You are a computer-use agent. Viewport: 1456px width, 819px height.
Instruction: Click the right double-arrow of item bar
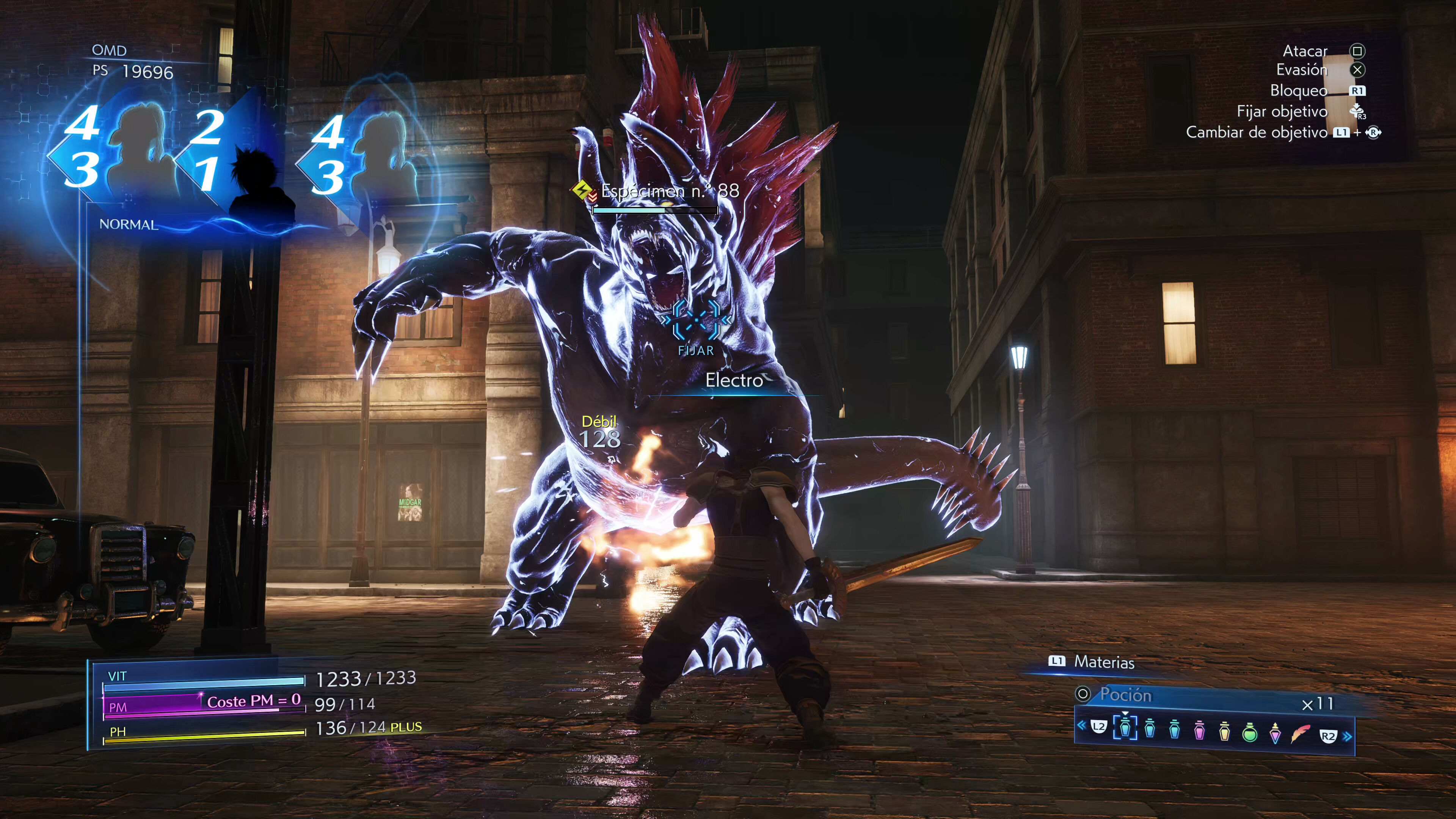pos(1348,736)
